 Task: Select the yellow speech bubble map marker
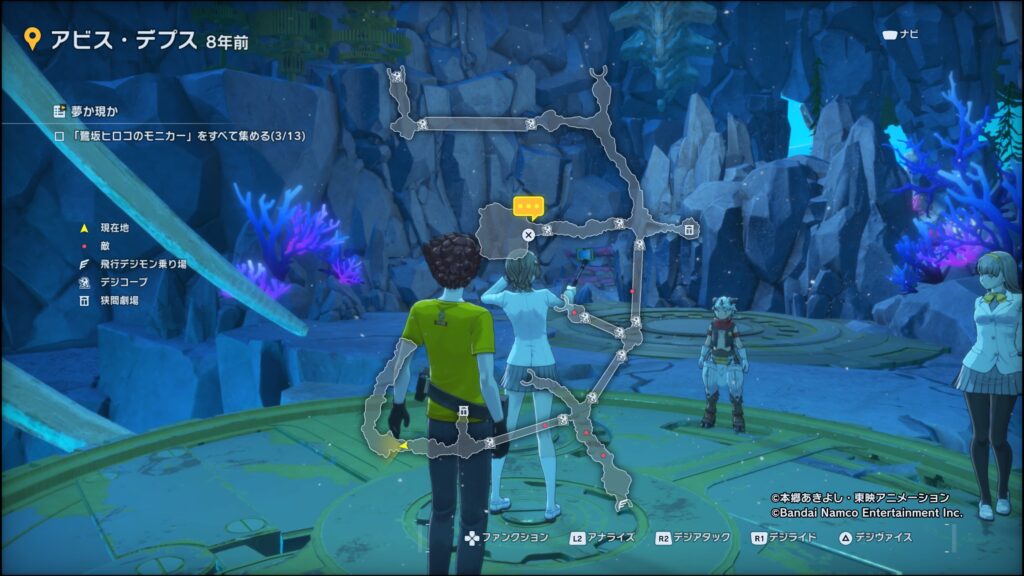coord(527,207)
